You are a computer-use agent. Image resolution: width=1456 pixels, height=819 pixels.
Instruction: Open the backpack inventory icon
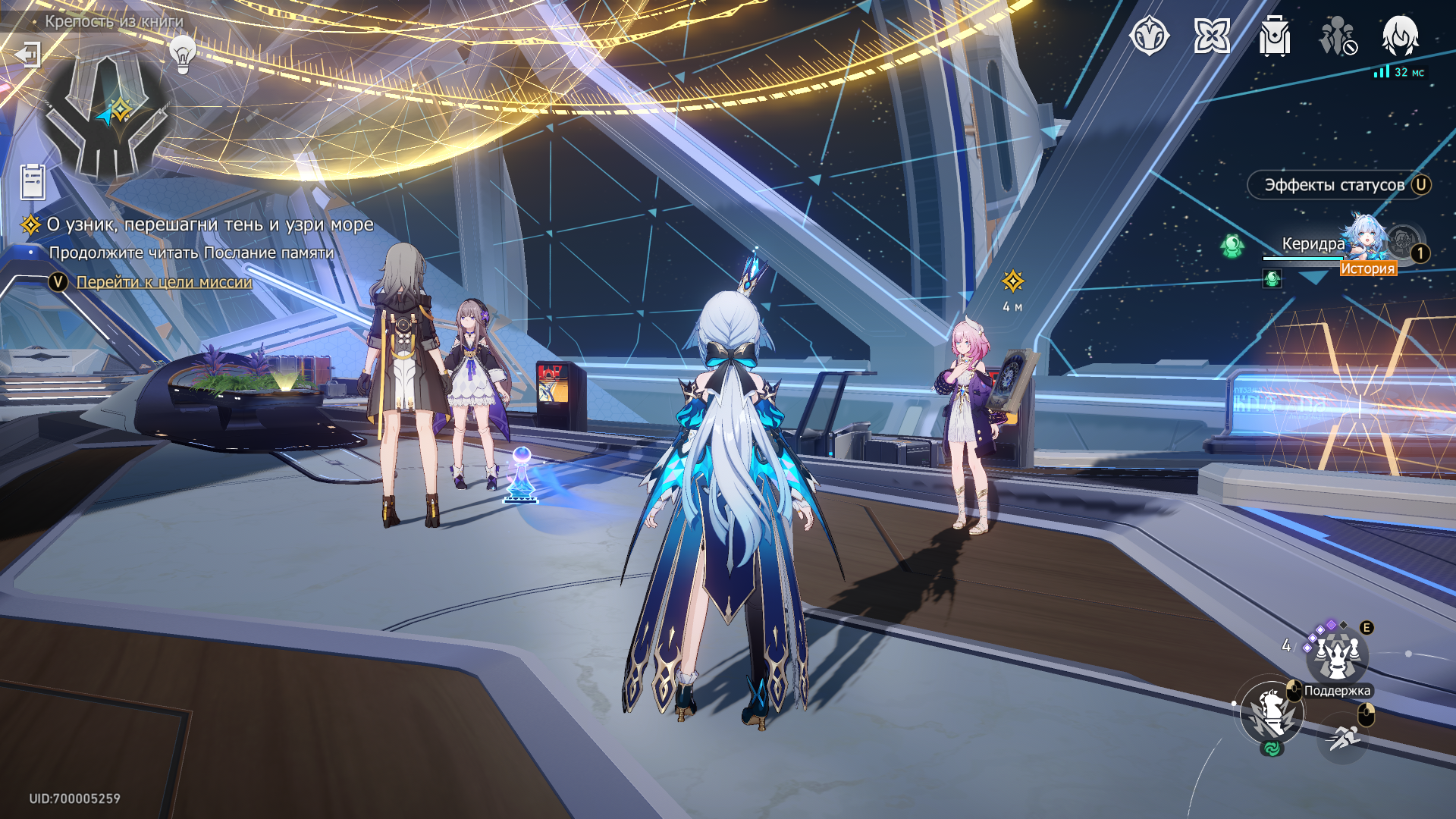coord(1274,36)
